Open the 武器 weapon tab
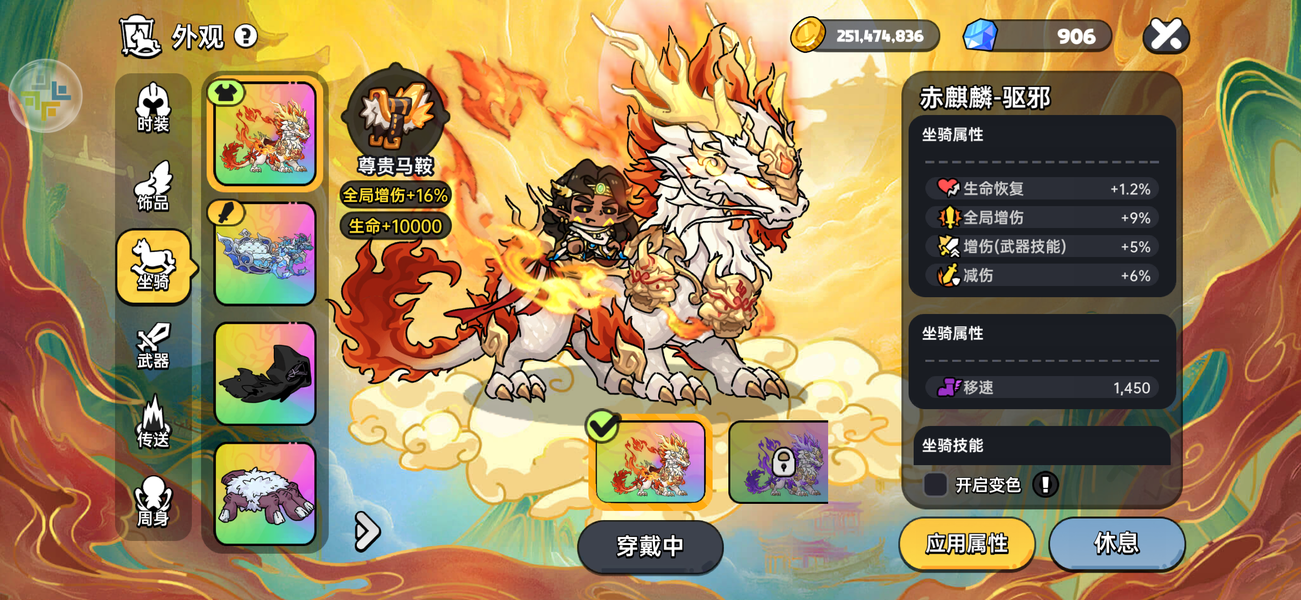Image resolution: width=1301 pixels, height=600 pixels. click(153, 346)
